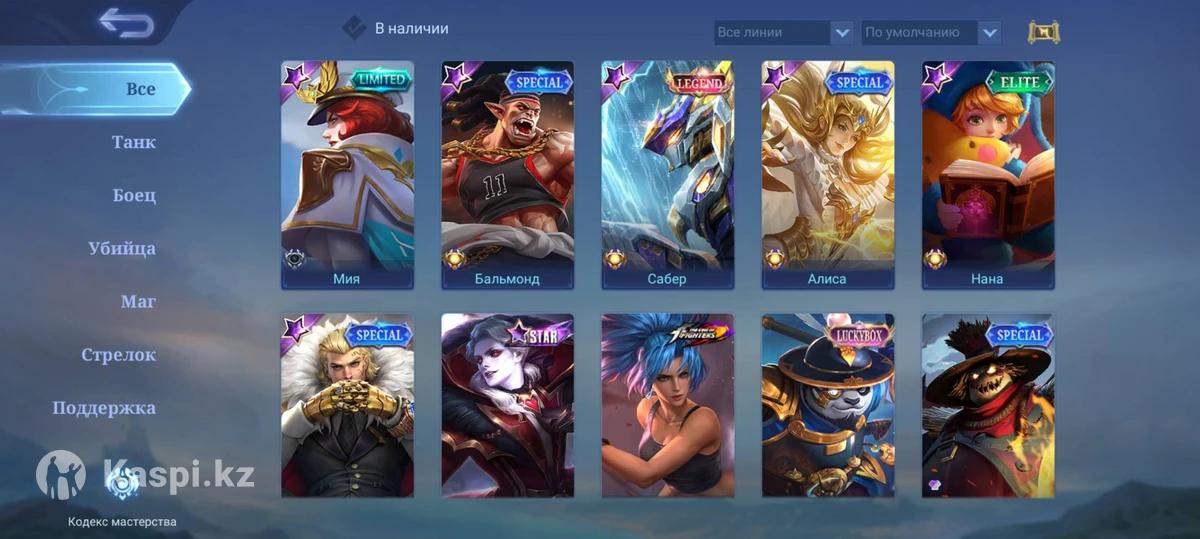Image resolution: width=1200 pixels, height=539 pixels.
Task: Show the Боец heroes
Action: pos(134,195)
